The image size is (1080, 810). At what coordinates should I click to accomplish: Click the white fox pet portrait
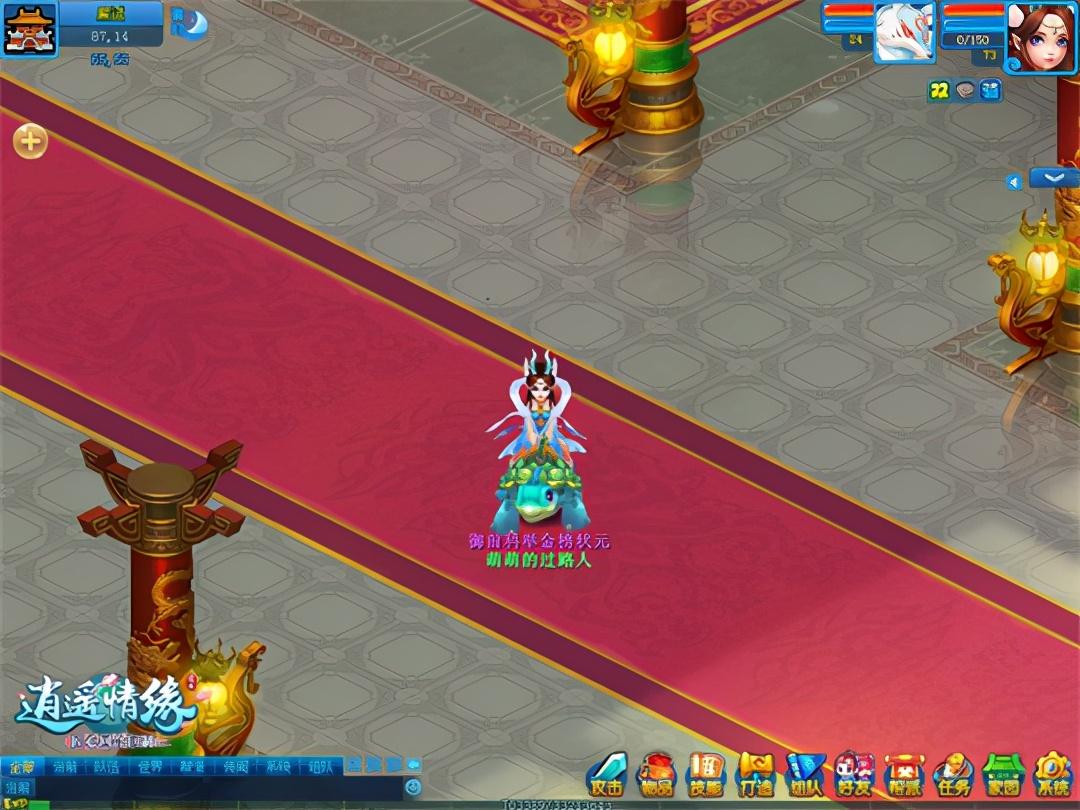point(905,32)
